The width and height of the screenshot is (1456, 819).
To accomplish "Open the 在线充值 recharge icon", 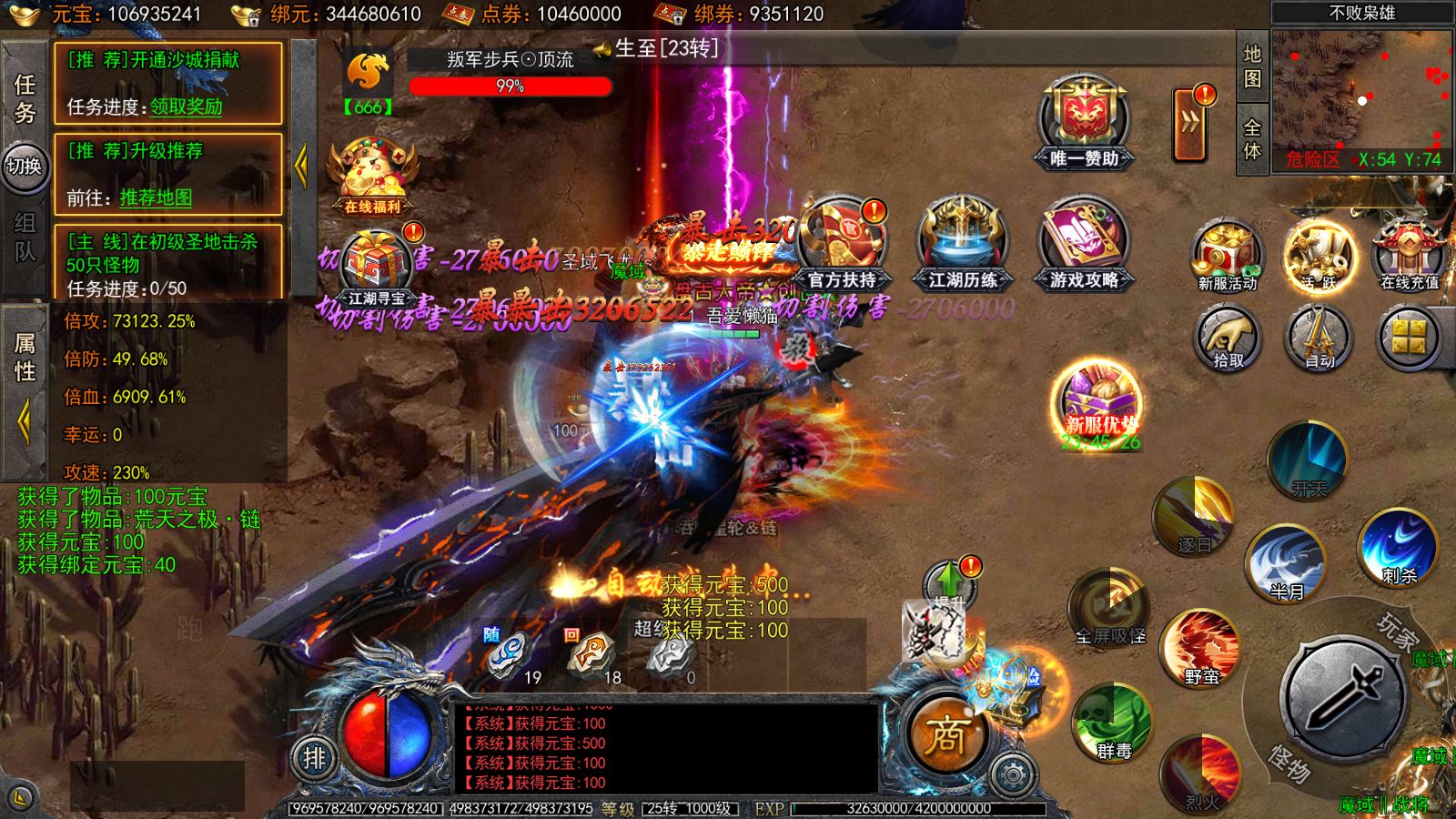I will click(1409, 255).
